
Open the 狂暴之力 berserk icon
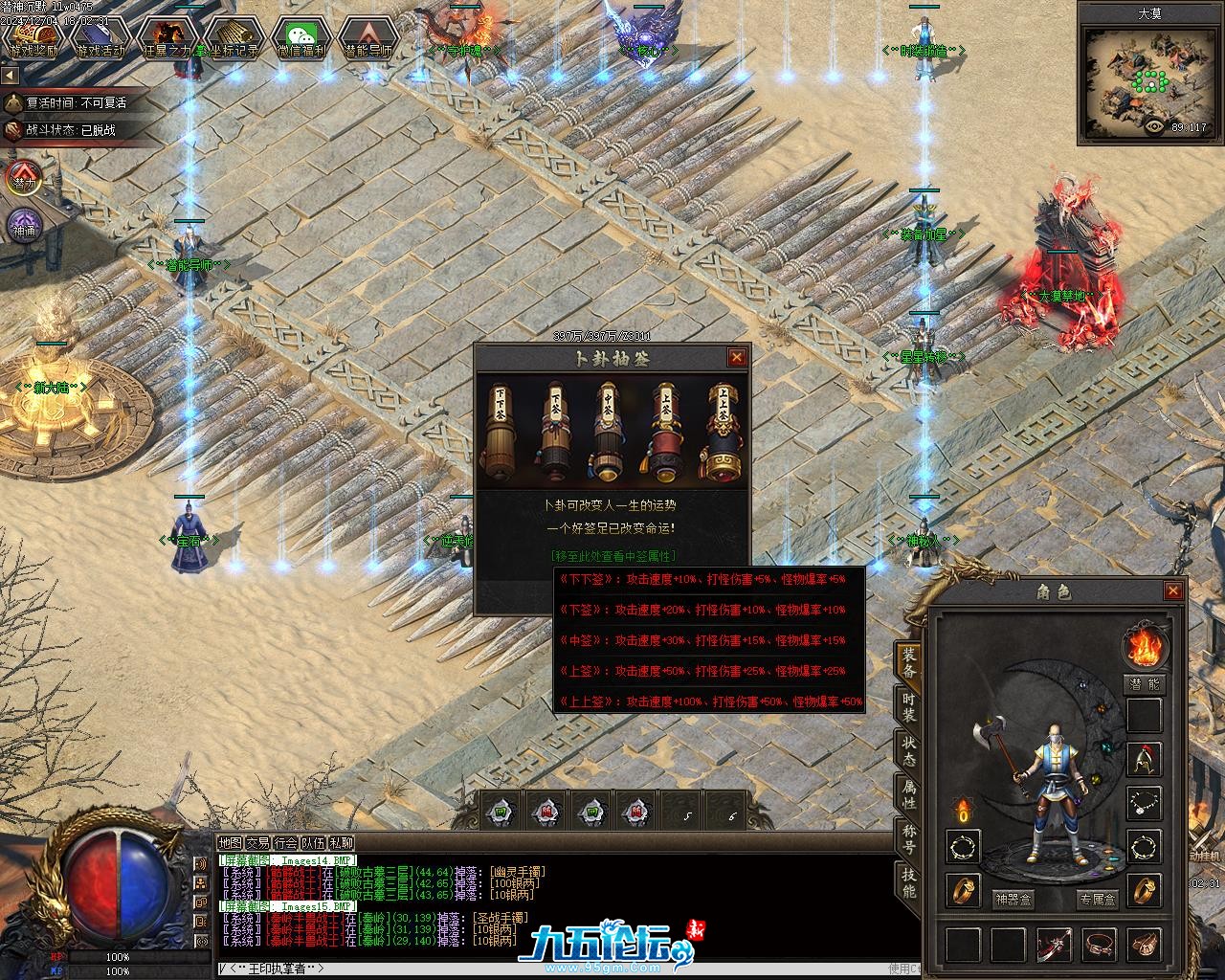(x=167, y=38)
